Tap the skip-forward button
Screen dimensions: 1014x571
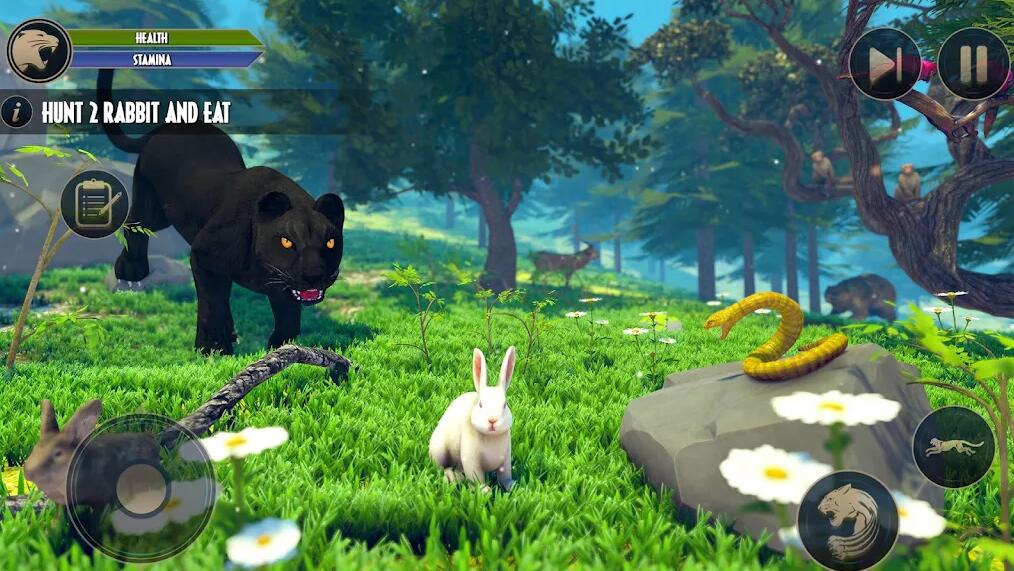pyautogui.click(x=884, y=64)
